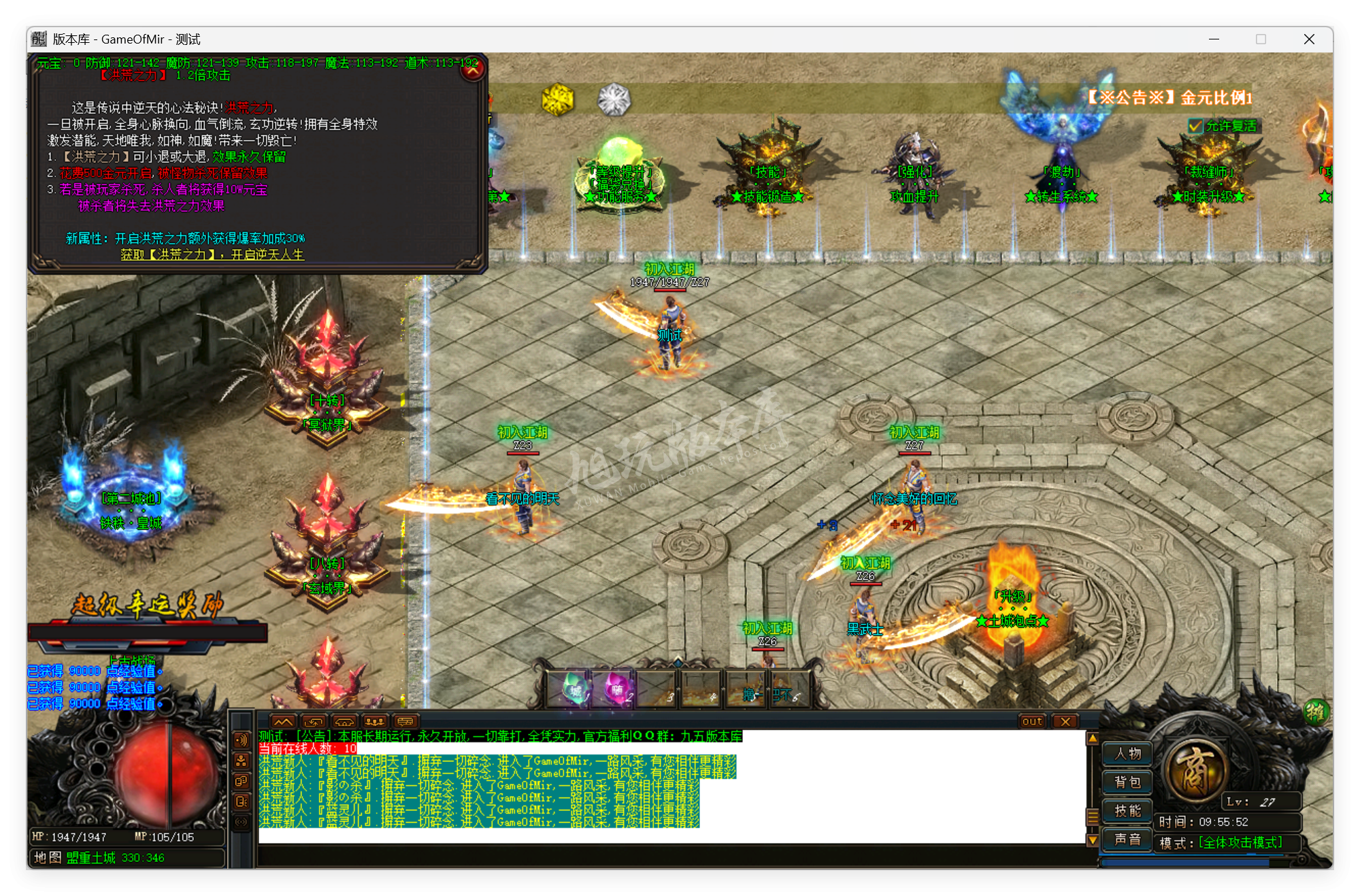1360x896 pixels.
Task: Click the 获取【洪荒之力】 link in the popup
Action: tap(211, 254)
